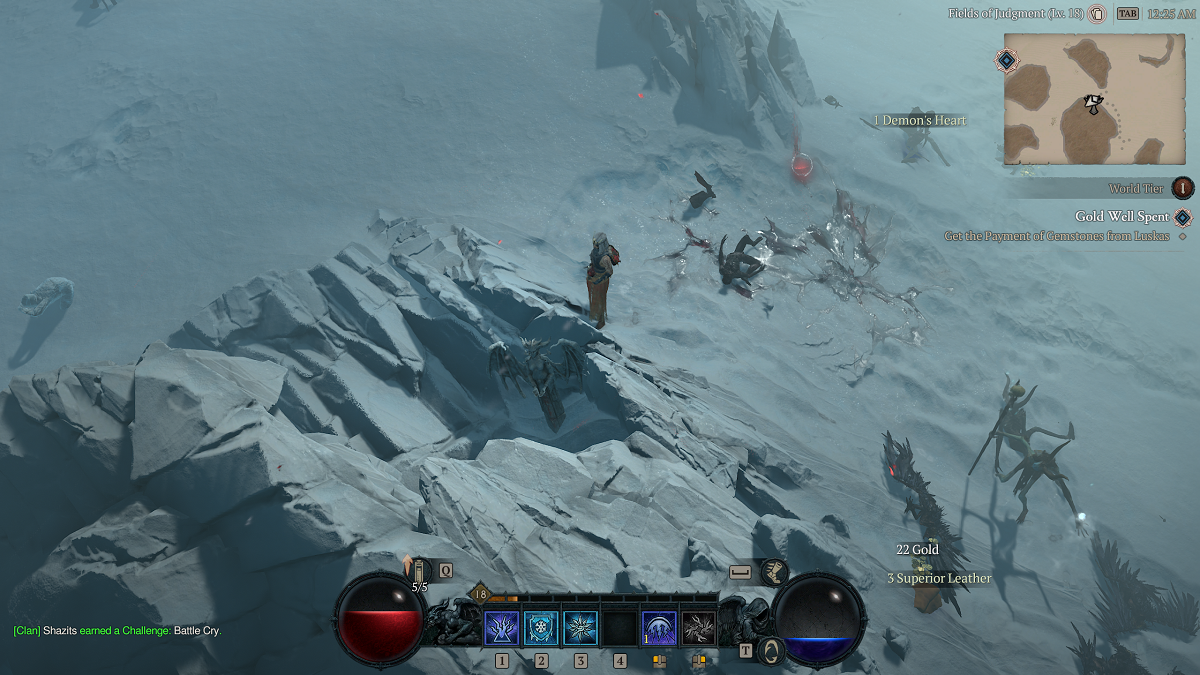1200x675 pixels.
Task: Click the quest marker diamond on minimap edge
Action: click(x=1006, y=60)
